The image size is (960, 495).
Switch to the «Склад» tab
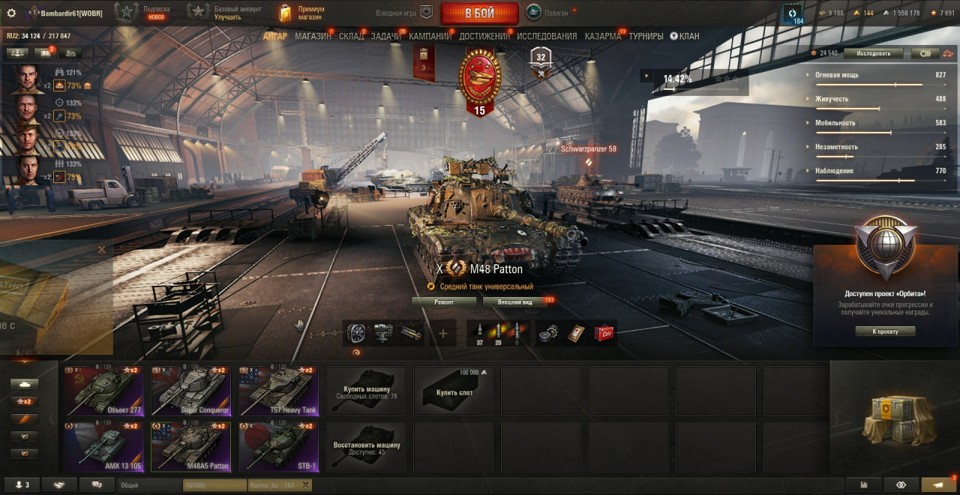(x=351, y=36)
